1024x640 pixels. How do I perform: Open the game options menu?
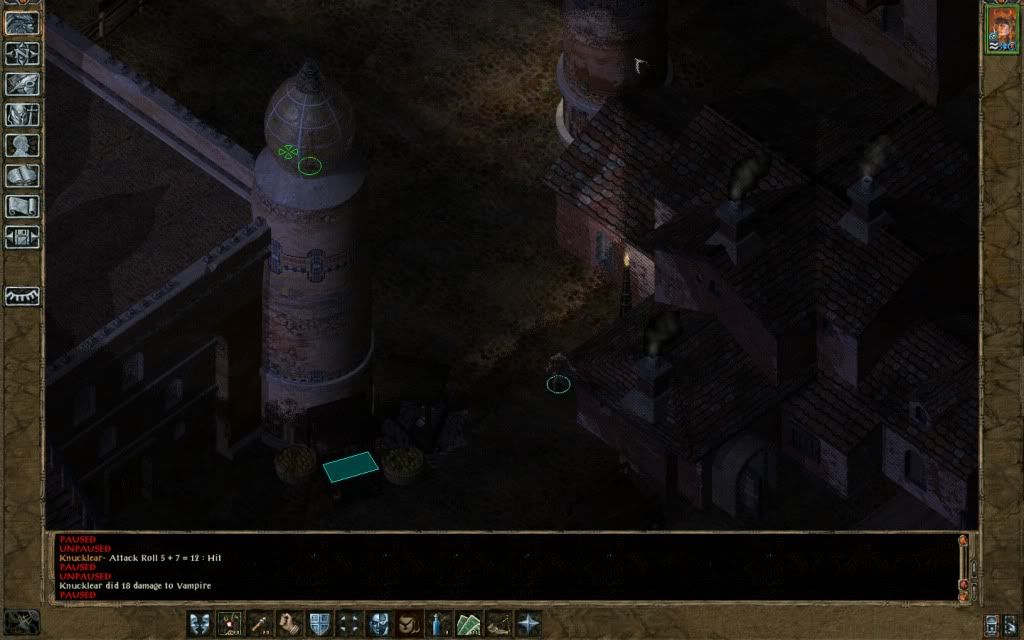tap(22, 238)
